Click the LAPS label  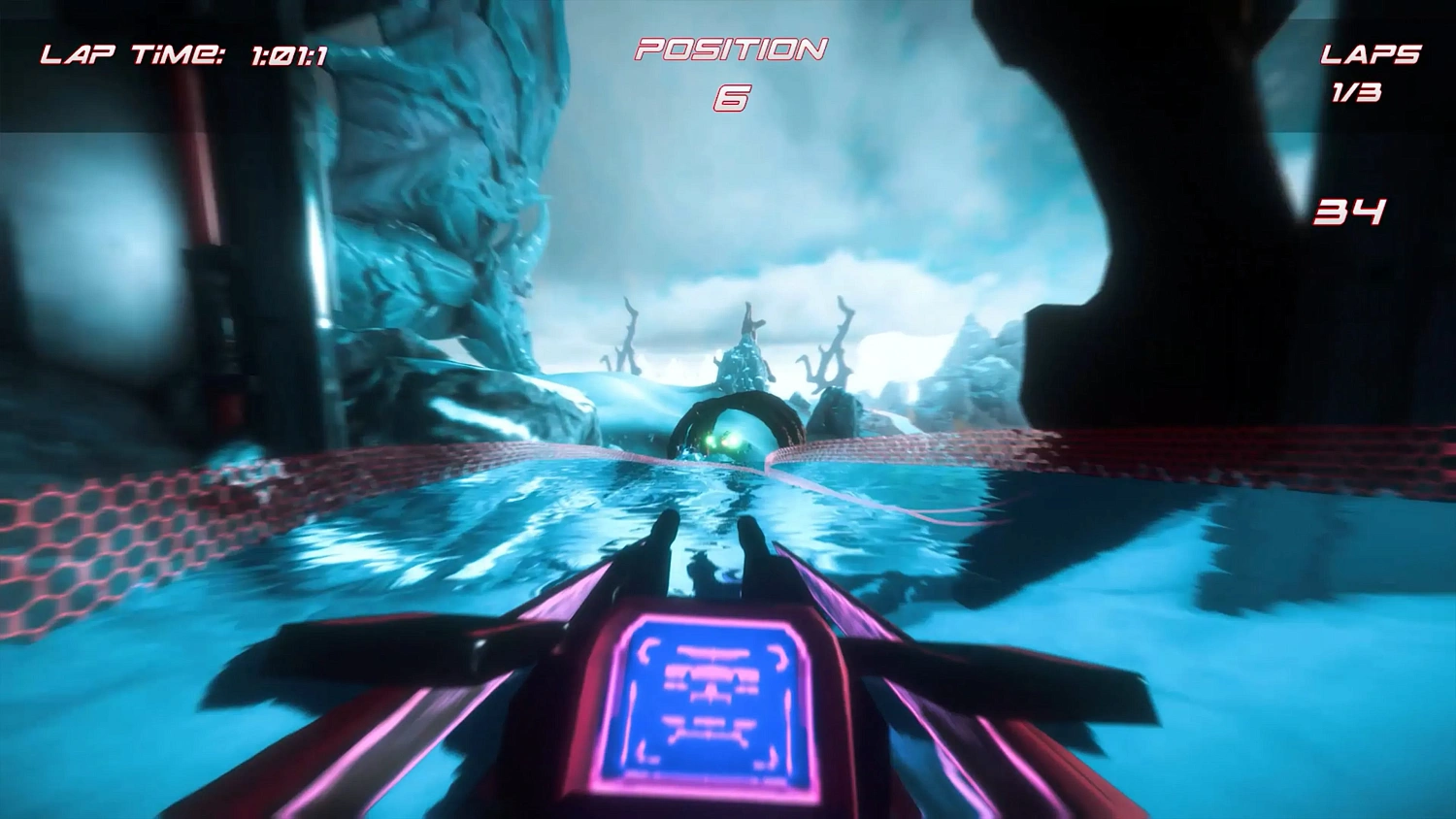(x=1372, y=55)
